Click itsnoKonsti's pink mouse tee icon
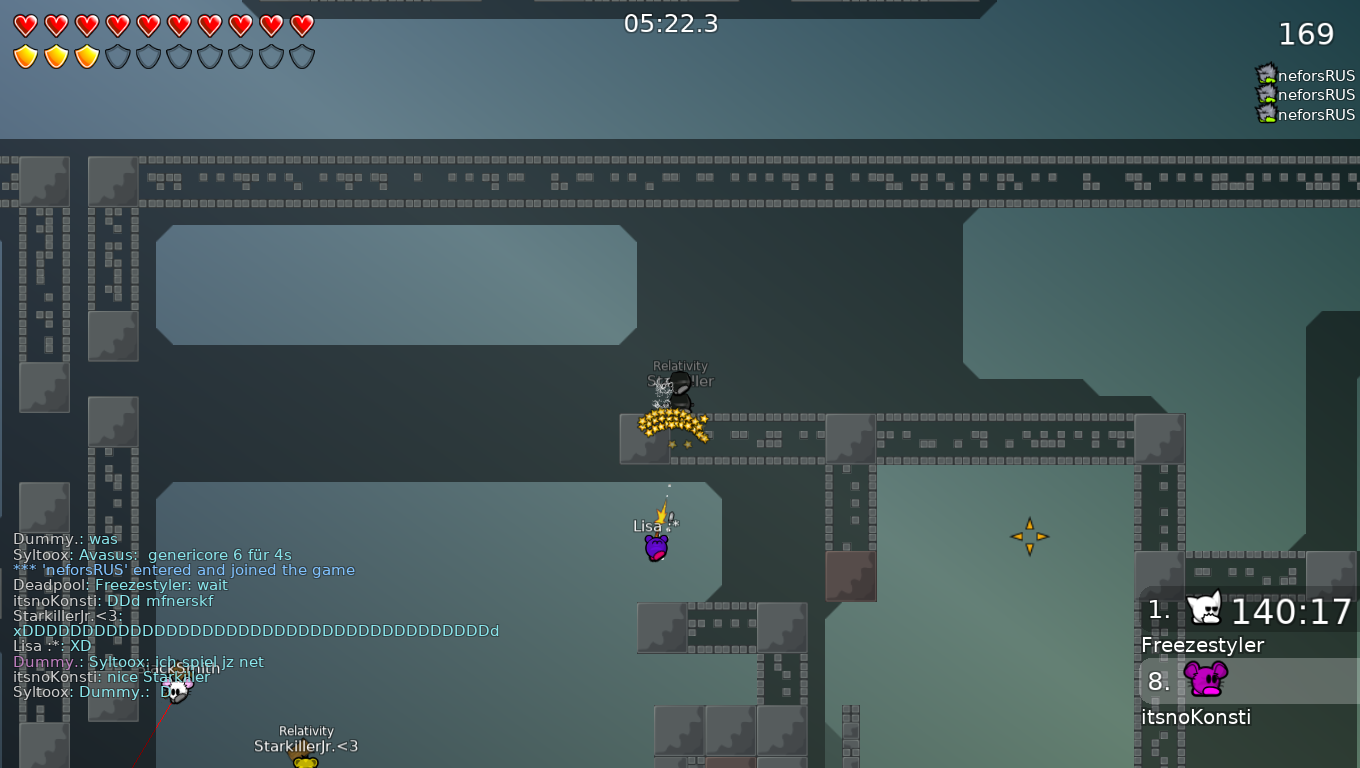The image size is (1360, 768). pos(1206,680)
